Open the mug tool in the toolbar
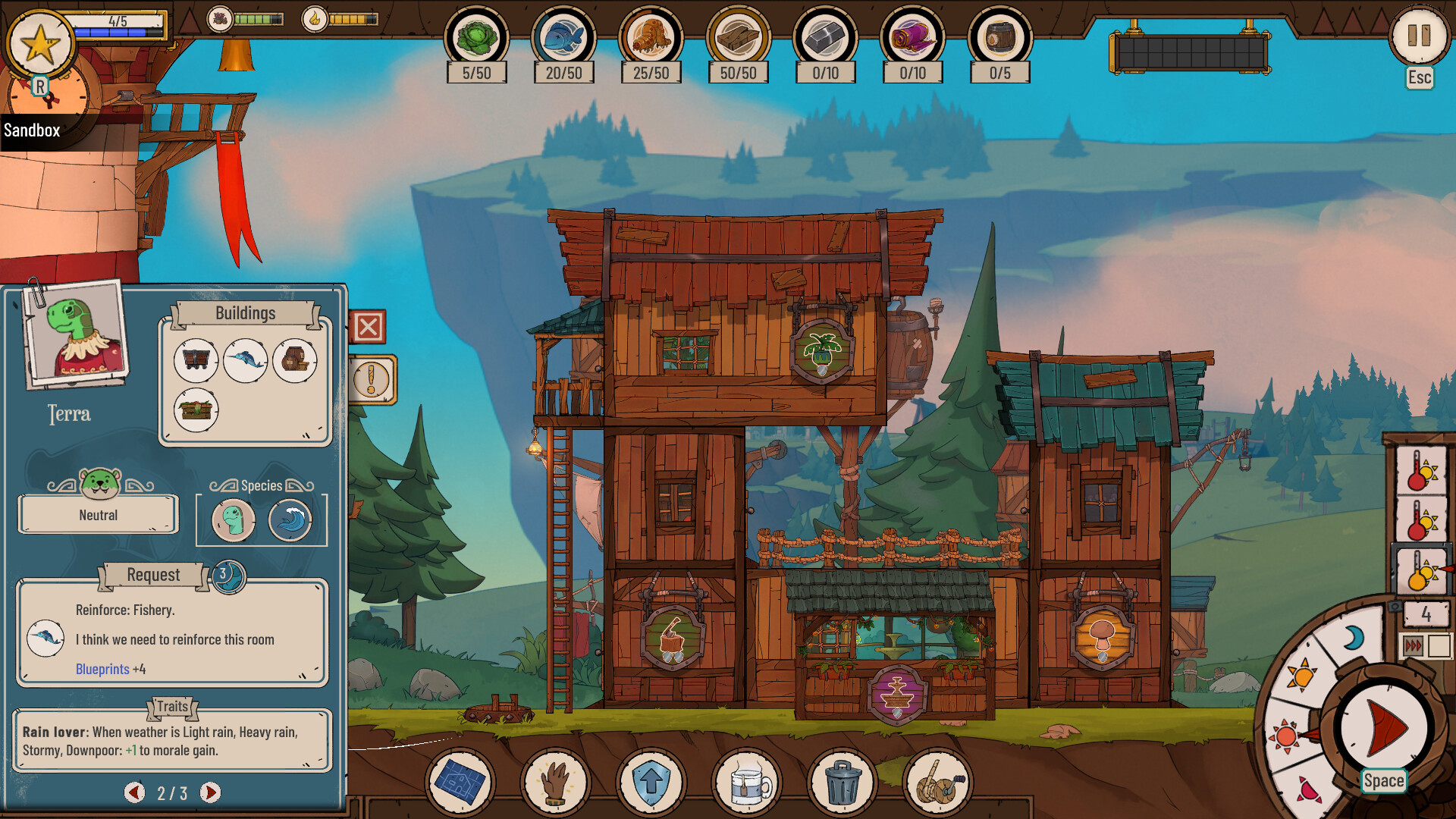The width and height of the screenshot is (1456, 819). pos(746,782)
